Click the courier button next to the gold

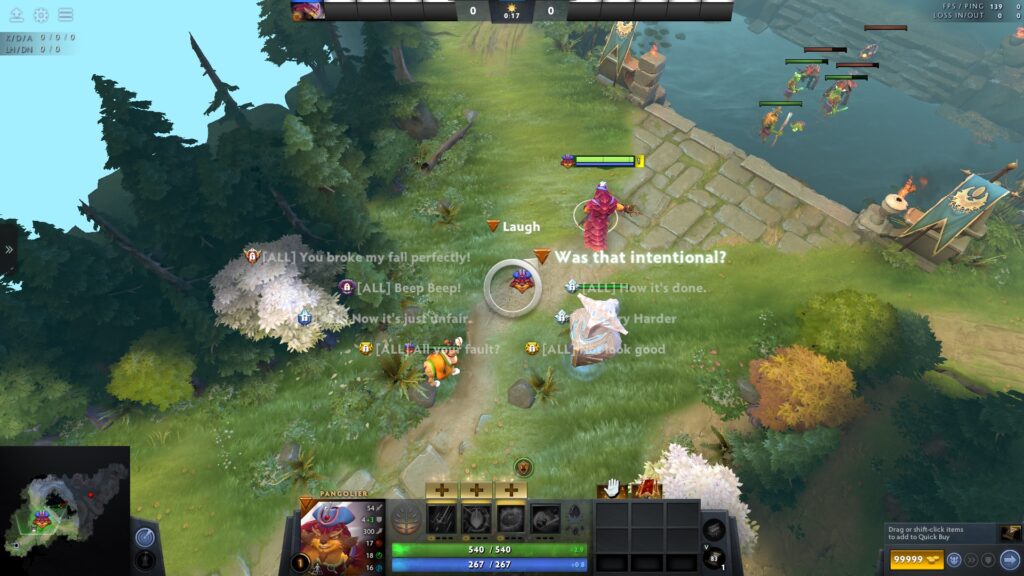(x=955, y=559)
